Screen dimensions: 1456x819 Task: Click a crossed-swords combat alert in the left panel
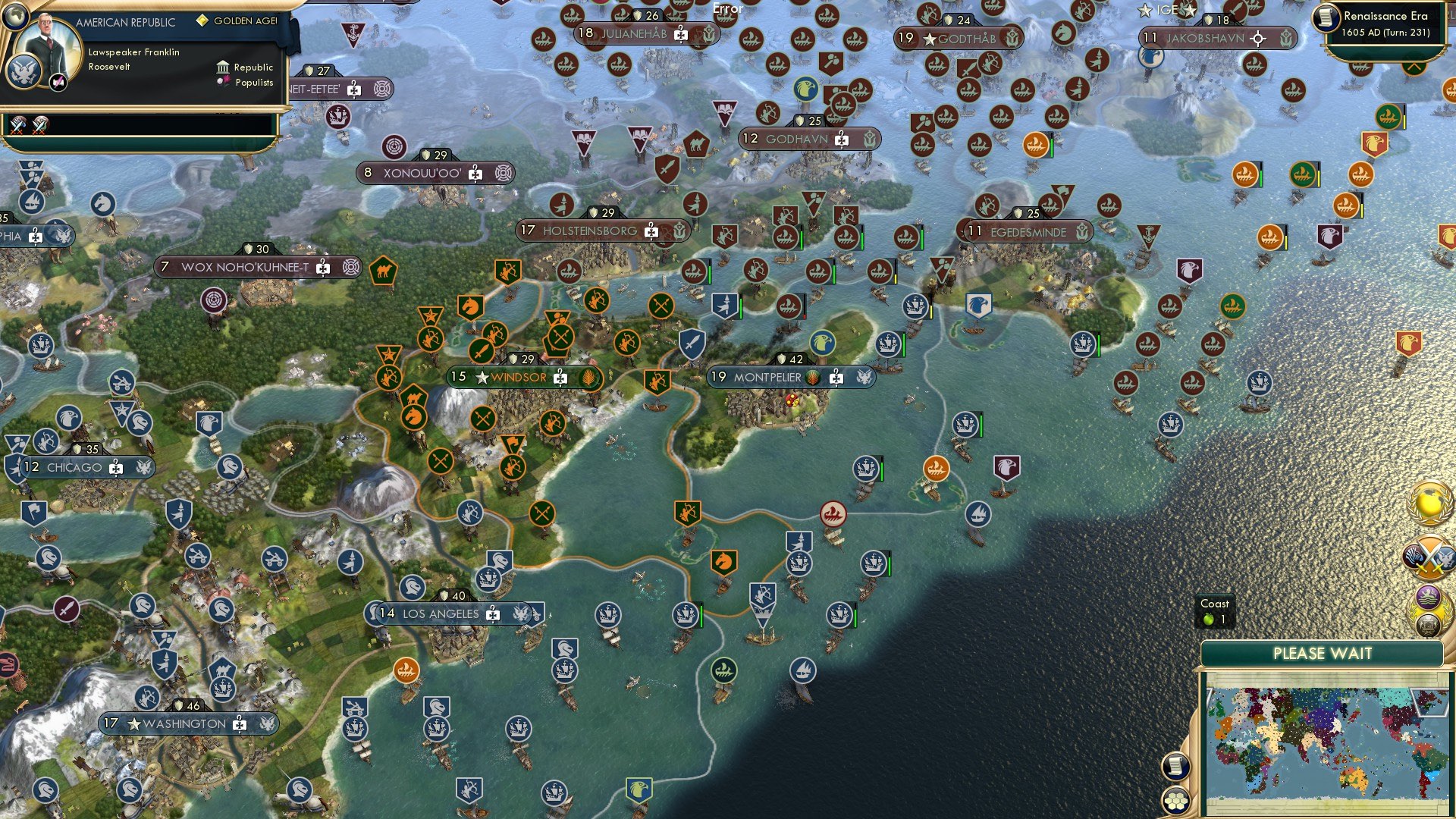(17, 127)
